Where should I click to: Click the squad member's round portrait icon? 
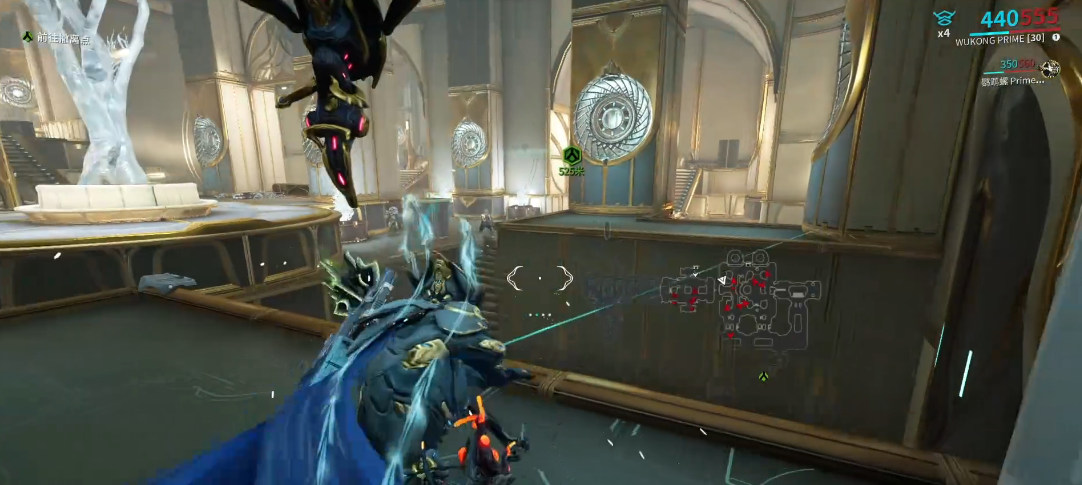click(x=1050, y=68)
